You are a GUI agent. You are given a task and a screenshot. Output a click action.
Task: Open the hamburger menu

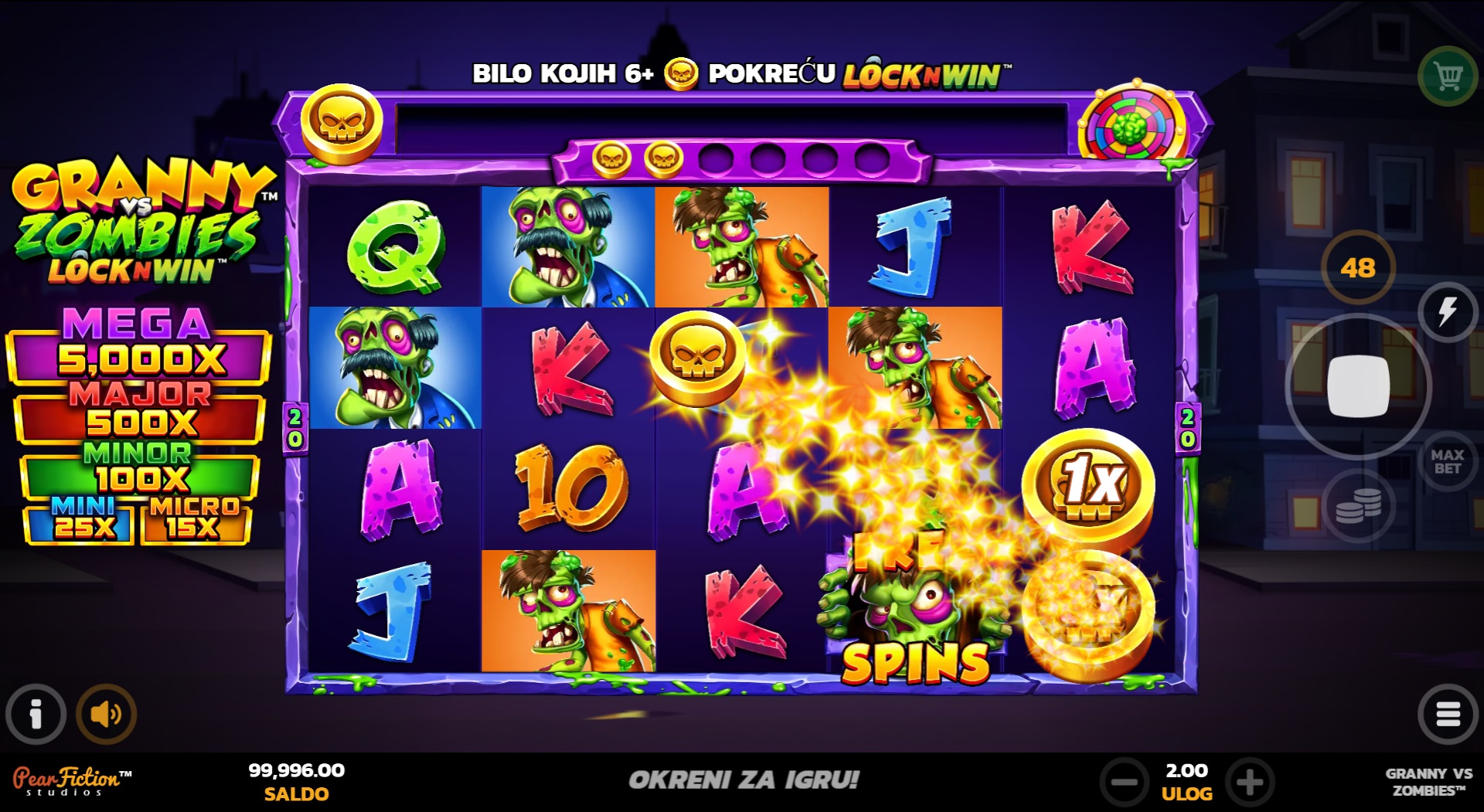coord(1447,714)
